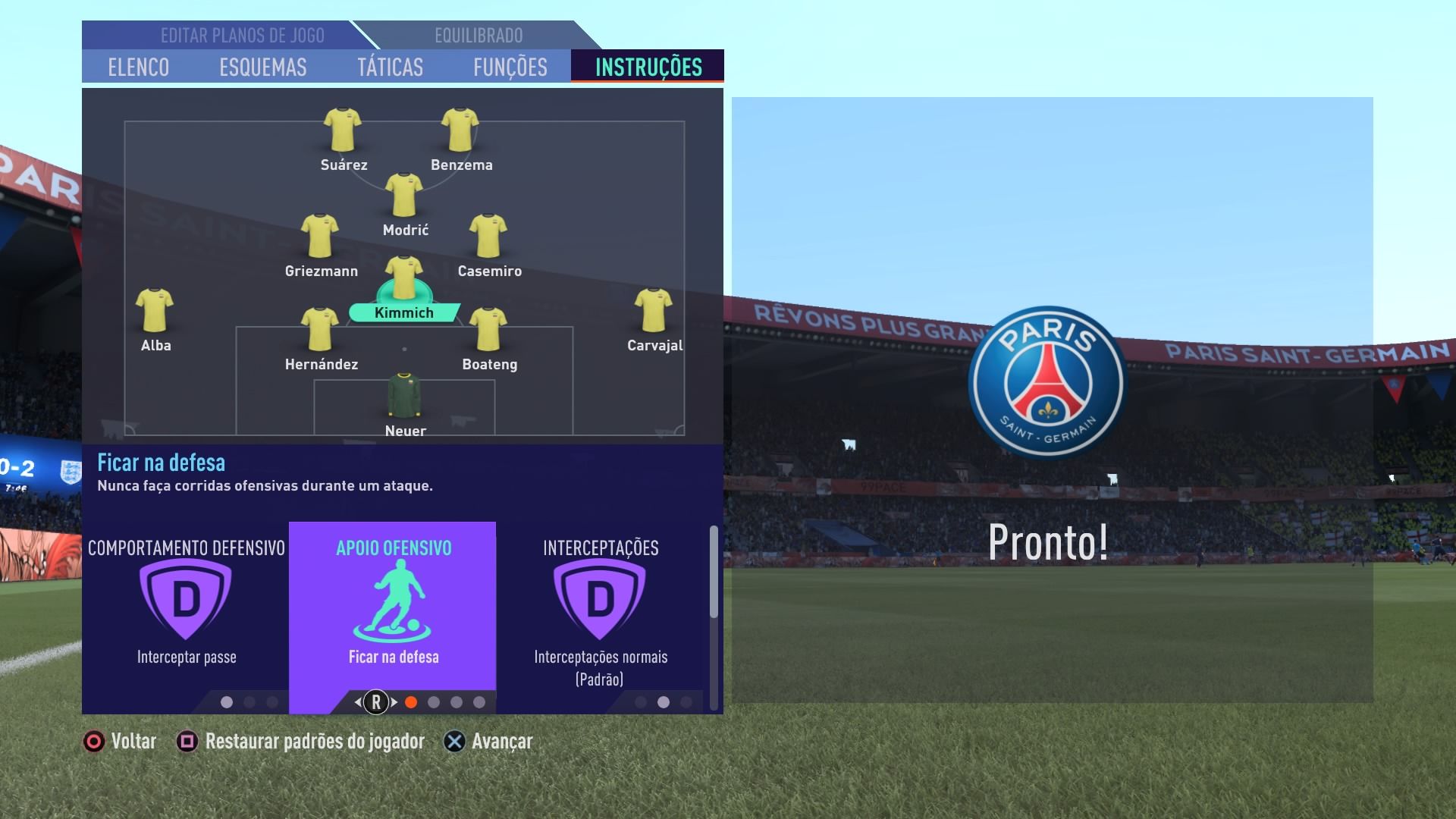
Task: Click the right arrow on APOIO OFENSIVO pagination
Action: click(x=395, y=703)
